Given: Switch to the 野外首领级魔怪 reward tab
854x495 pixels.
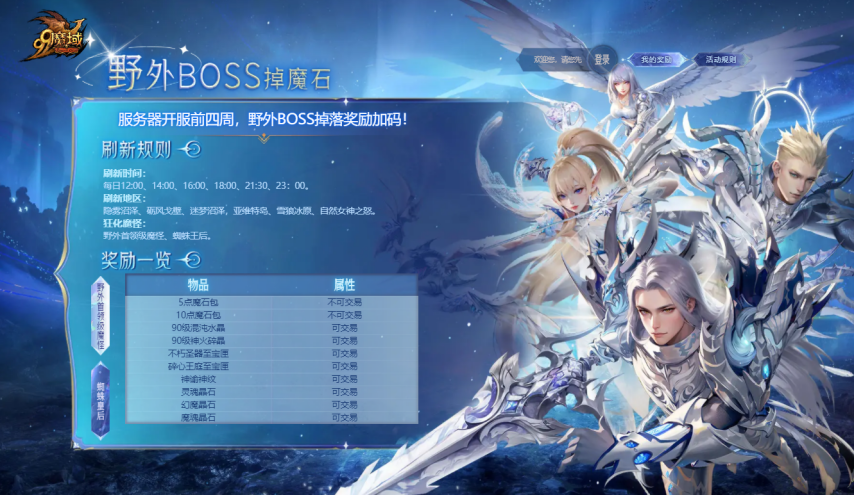Looking at the screenshot, I should pyautogui.click(x=100, y=314).
